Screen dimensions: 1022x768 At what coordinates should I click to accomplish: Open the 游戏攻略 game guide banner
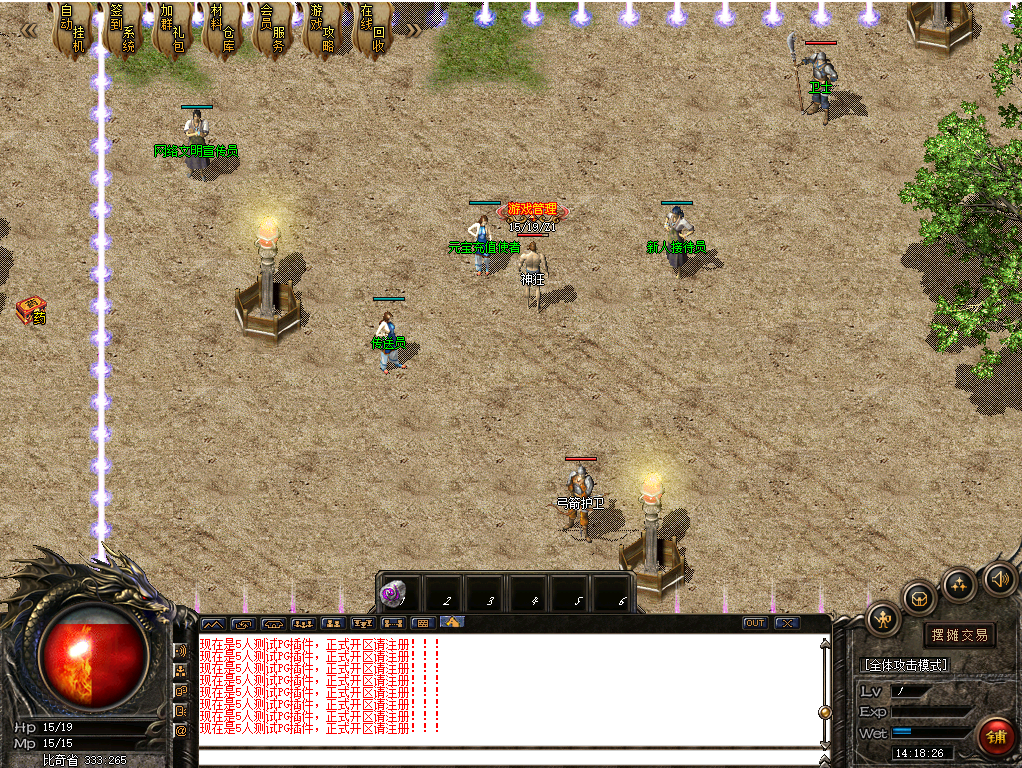(322, 30)
